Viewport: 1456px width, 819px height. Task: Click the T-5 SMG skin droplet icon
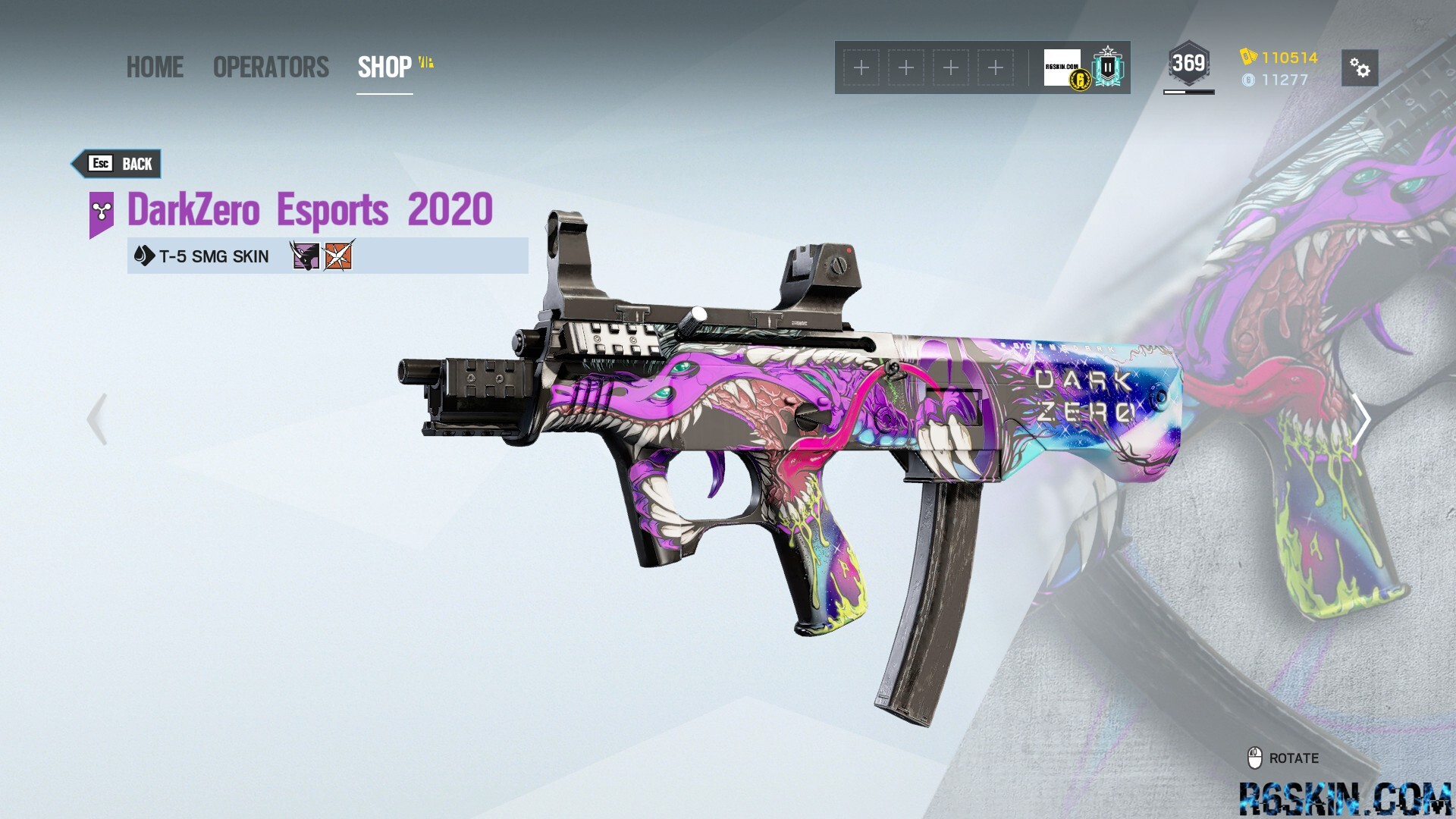143,256
